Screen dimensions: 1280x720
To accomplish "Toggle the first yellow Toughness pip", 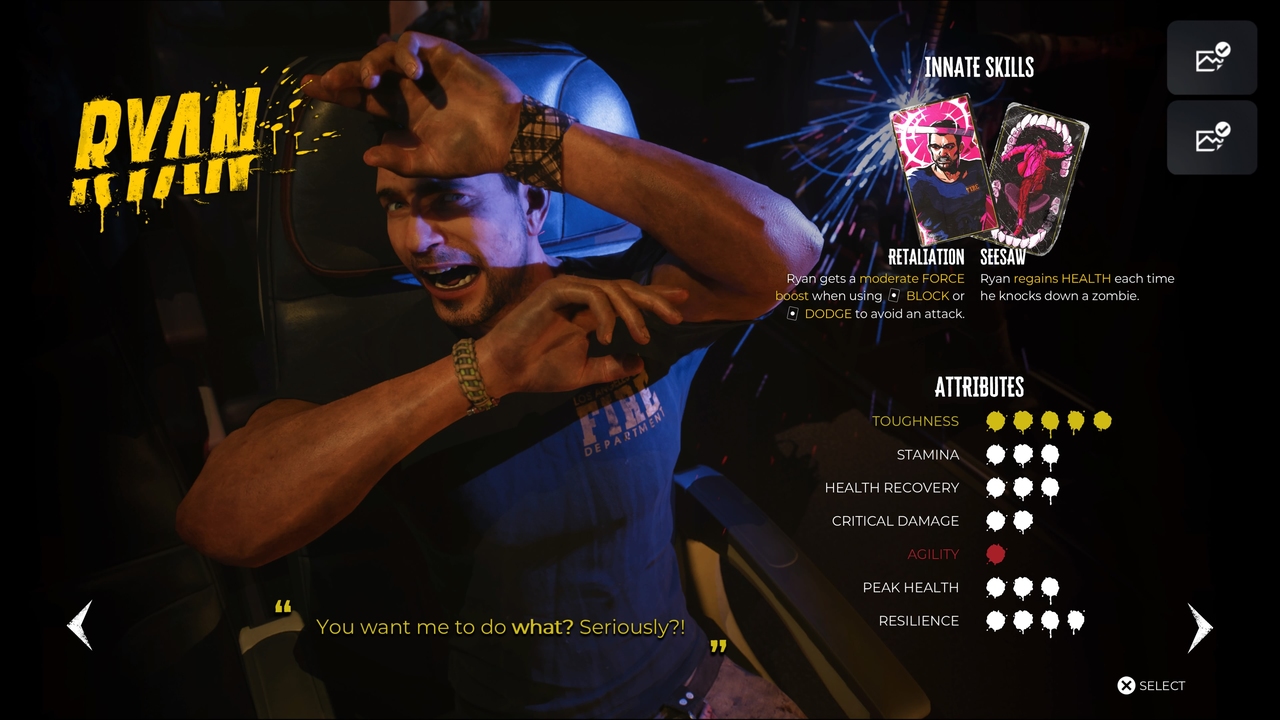I will pos(996,421).
